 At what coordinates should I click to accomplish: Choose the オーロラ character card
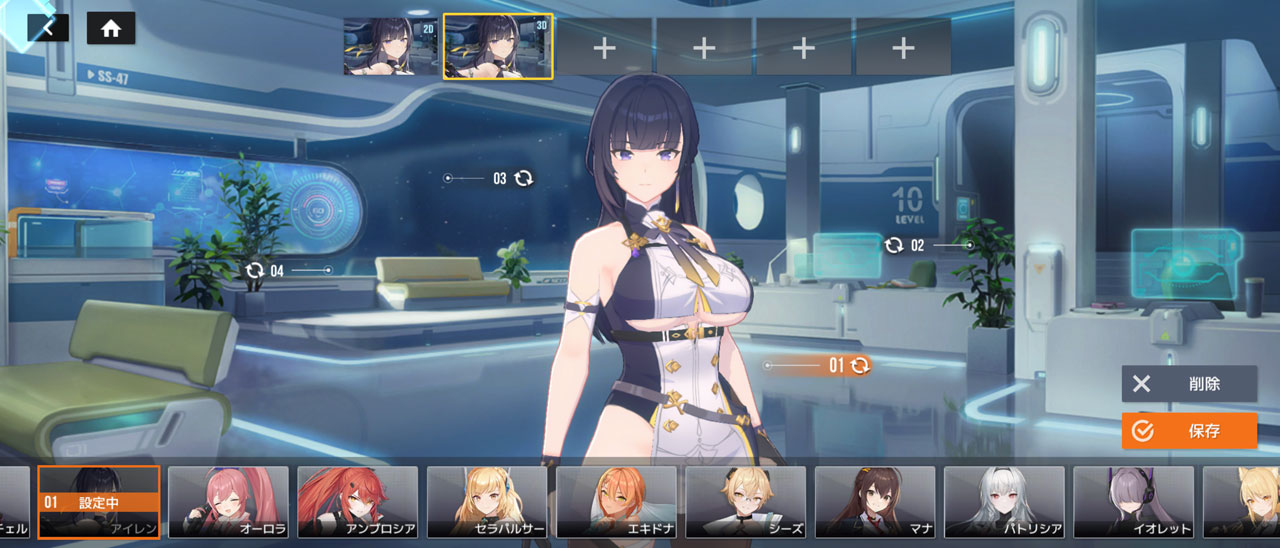tap(228, 502)
